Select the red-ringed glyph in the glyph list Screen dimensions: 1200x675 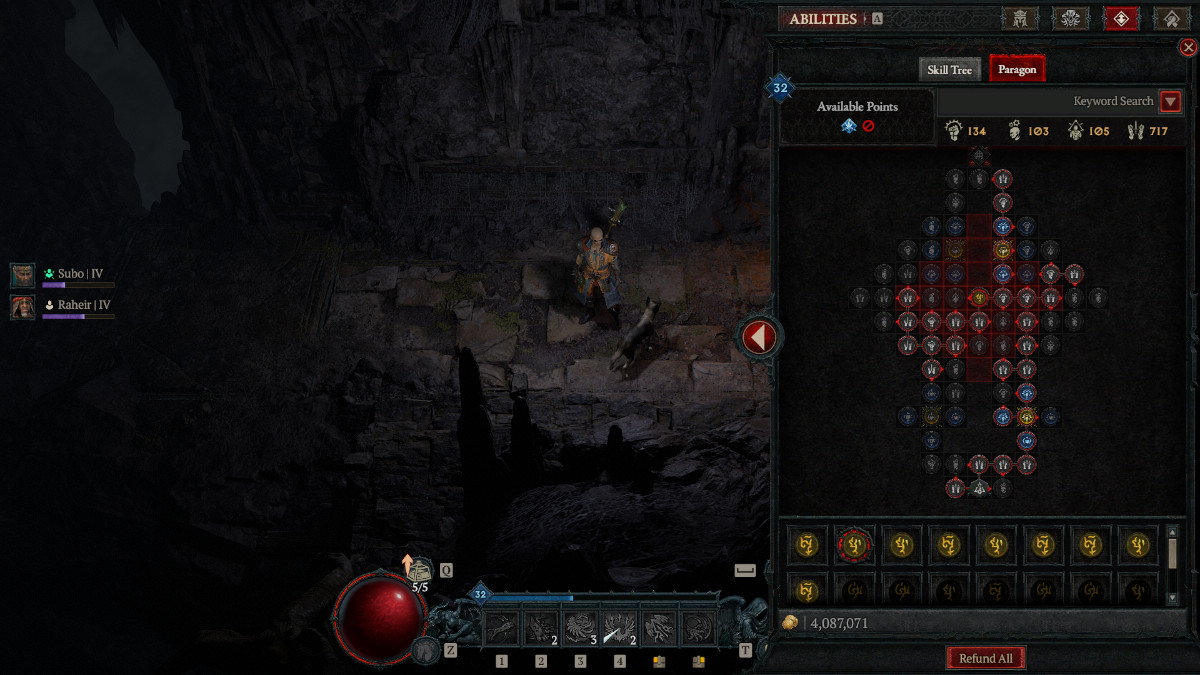tap(854, 545)
